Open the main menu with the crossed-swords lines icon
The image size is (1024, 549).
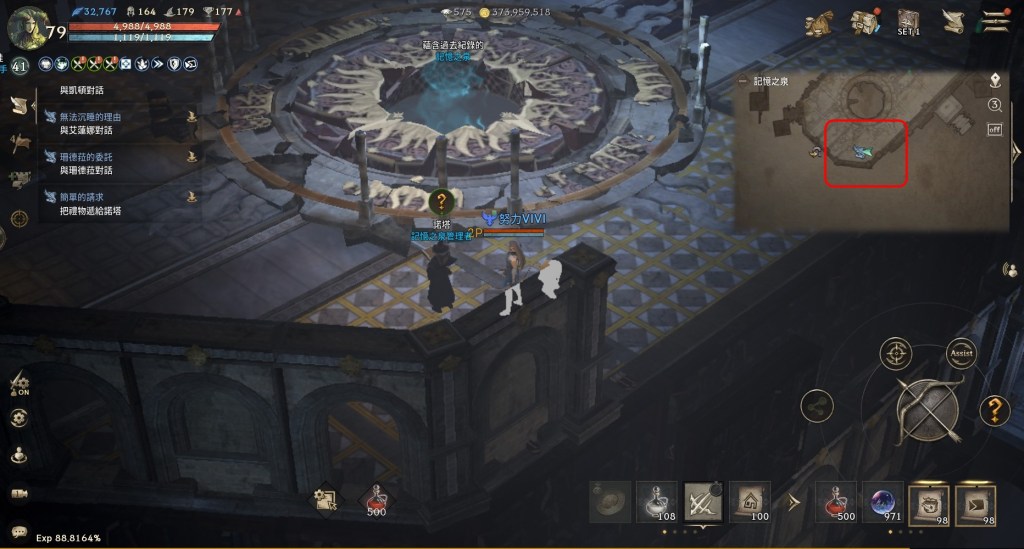tap(995, 22)
